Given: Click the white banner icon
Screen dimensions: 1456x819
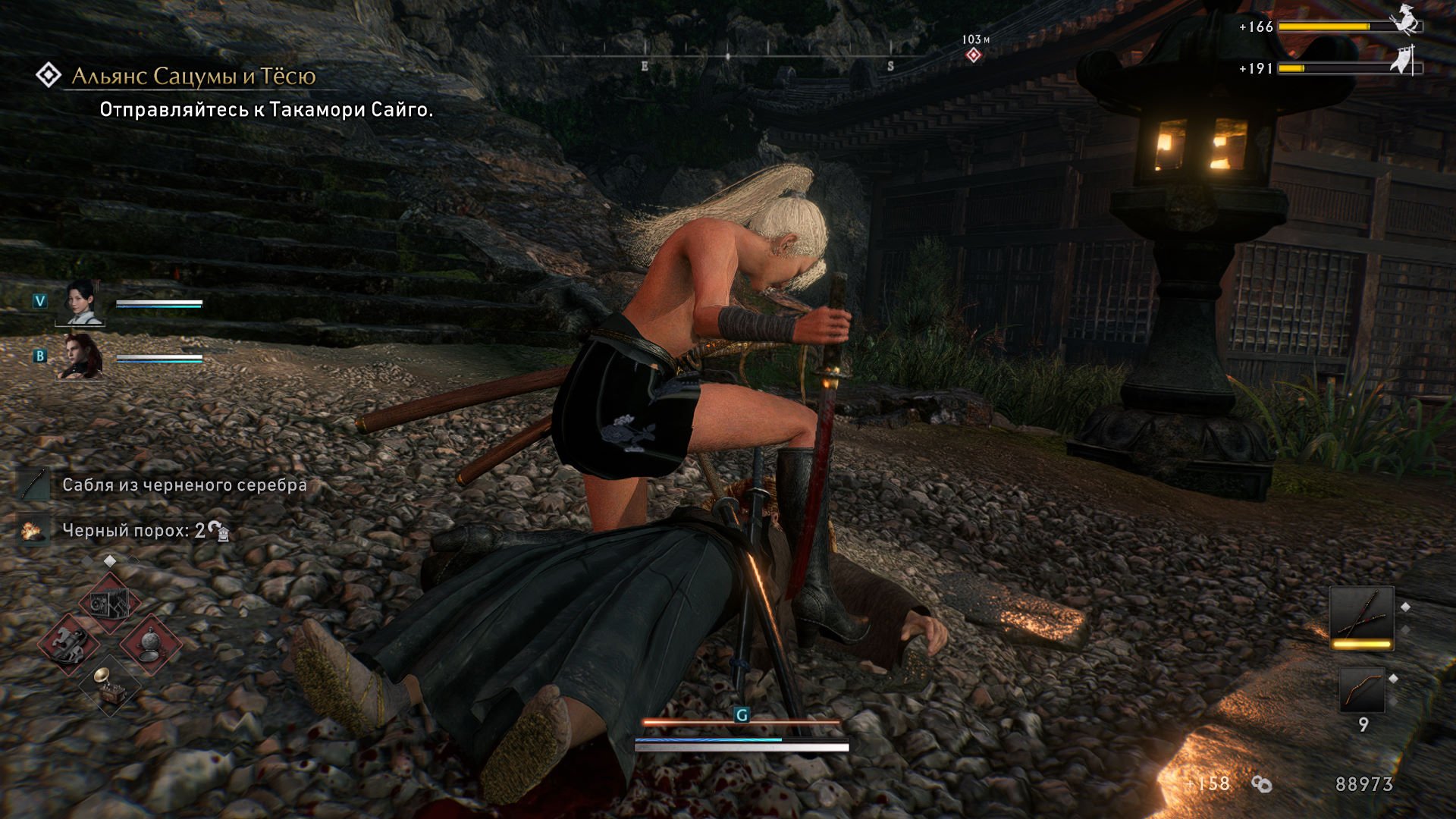Looking at the screenshot, I should tap(1403, 61).
